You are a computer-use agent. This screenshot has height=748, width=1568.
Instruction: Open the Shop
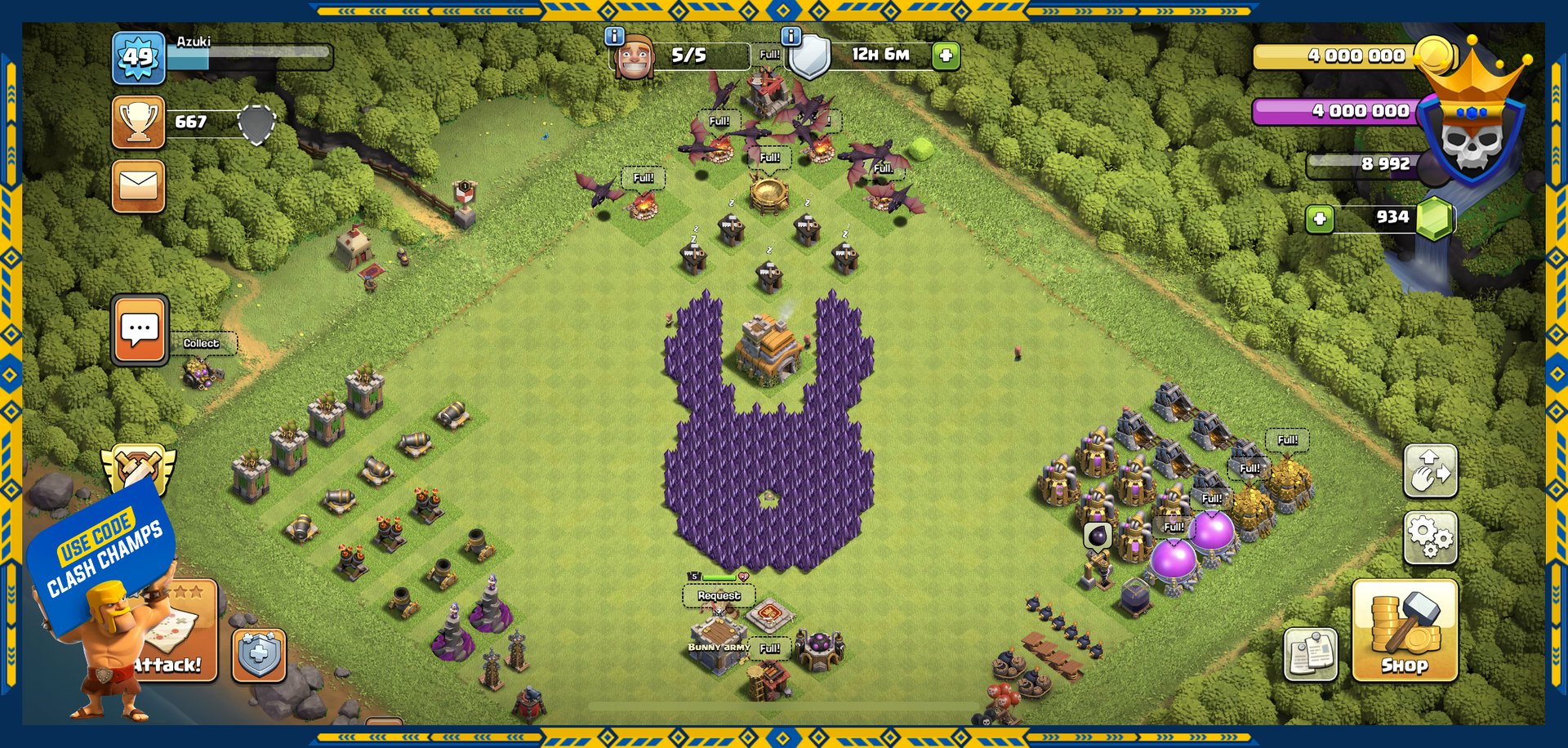tap(1405, 630)
